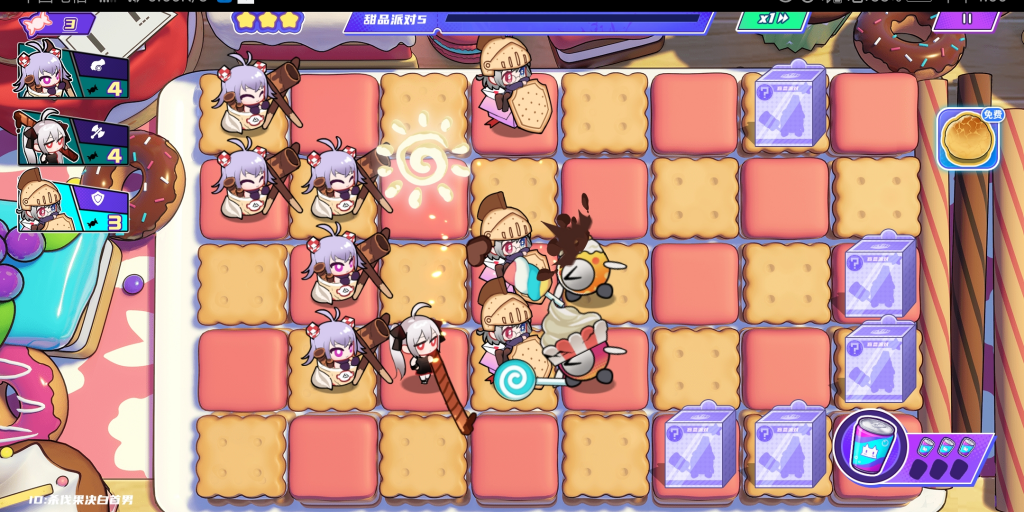Select the helmeted shield knight unit card
Image resolution: width=1024 pixels, height=512 pixels.
point(72,205)
